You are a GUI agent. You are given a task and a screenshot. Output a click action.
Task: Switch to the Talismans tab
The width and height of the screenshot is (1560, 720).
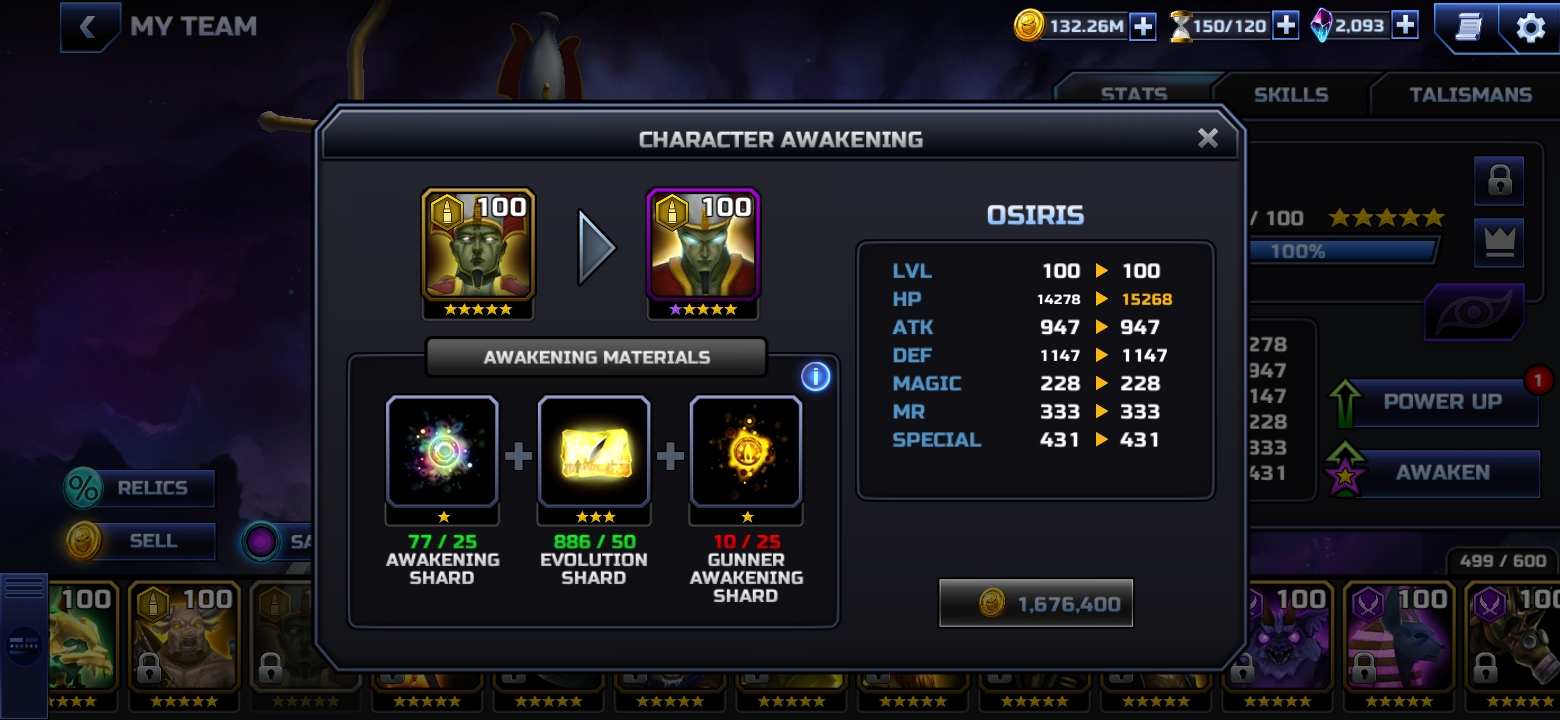click(1469, 95)
